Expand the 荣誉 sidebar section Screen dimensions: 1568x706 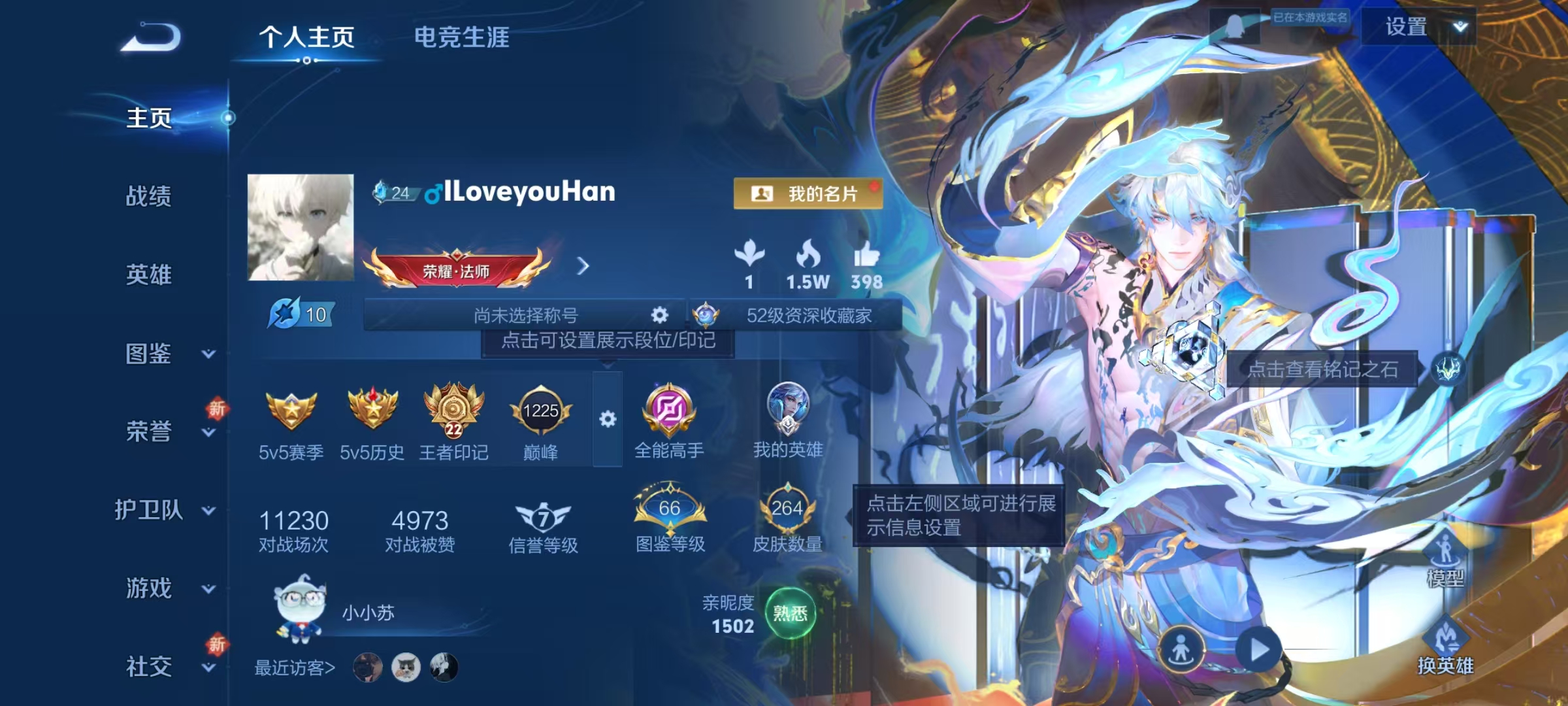(157, 431)
